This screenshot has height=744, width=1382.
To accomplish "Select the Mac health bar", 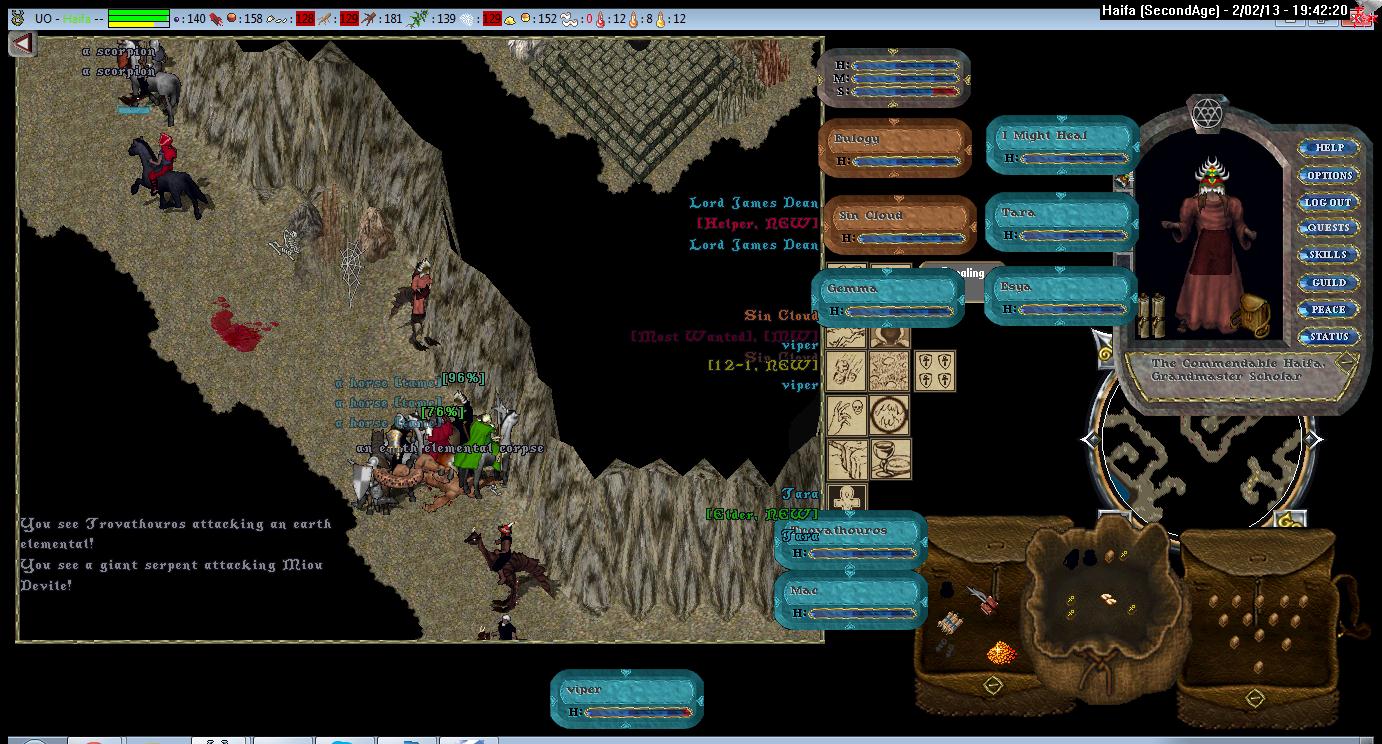I will [x=849, y=600].
